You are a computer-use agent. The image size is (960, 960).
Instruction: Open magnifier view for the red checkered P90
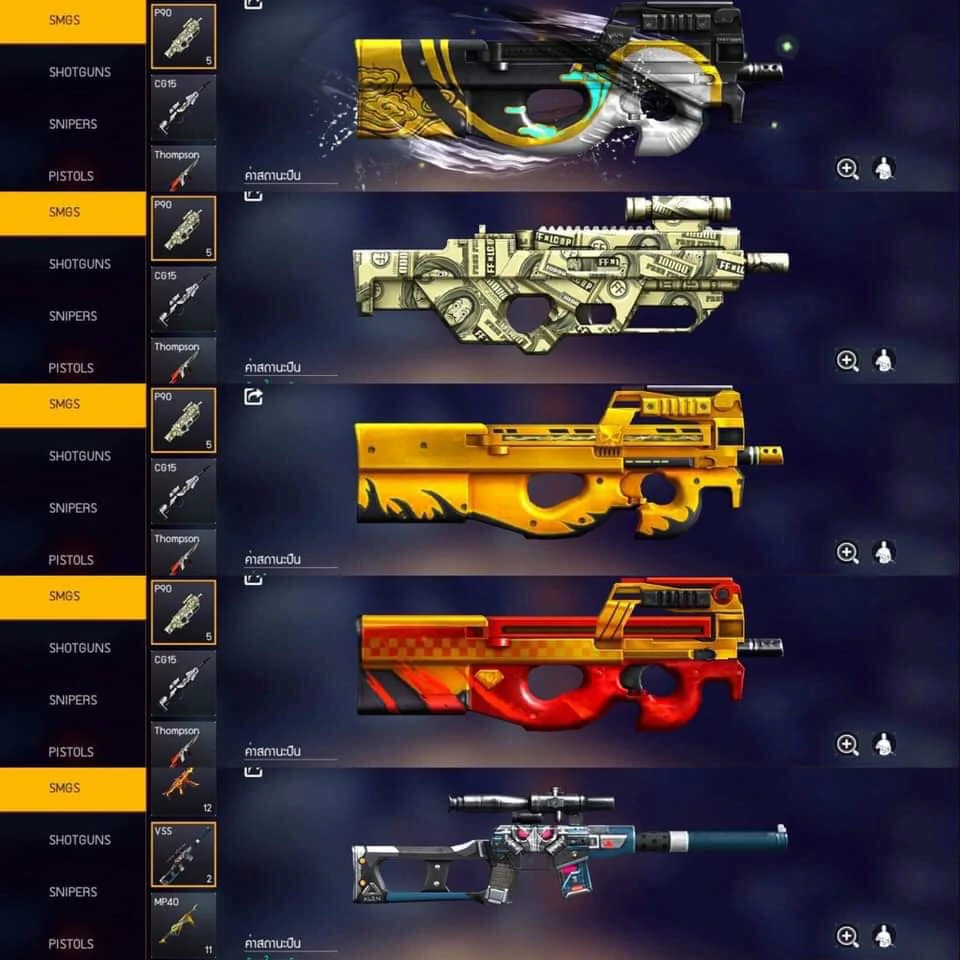847,744
